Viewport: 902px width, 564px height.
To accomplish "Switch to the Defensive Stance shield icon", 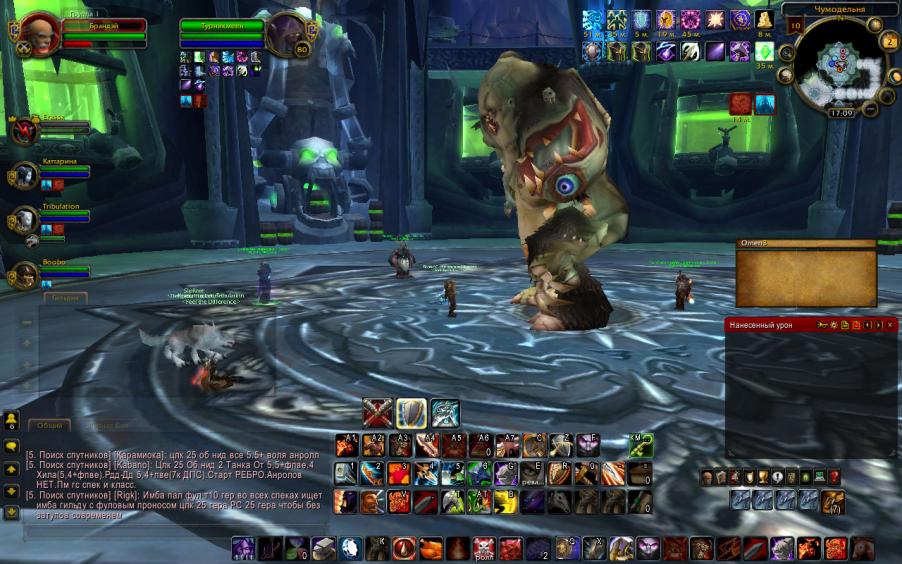I will coord(411,413).
